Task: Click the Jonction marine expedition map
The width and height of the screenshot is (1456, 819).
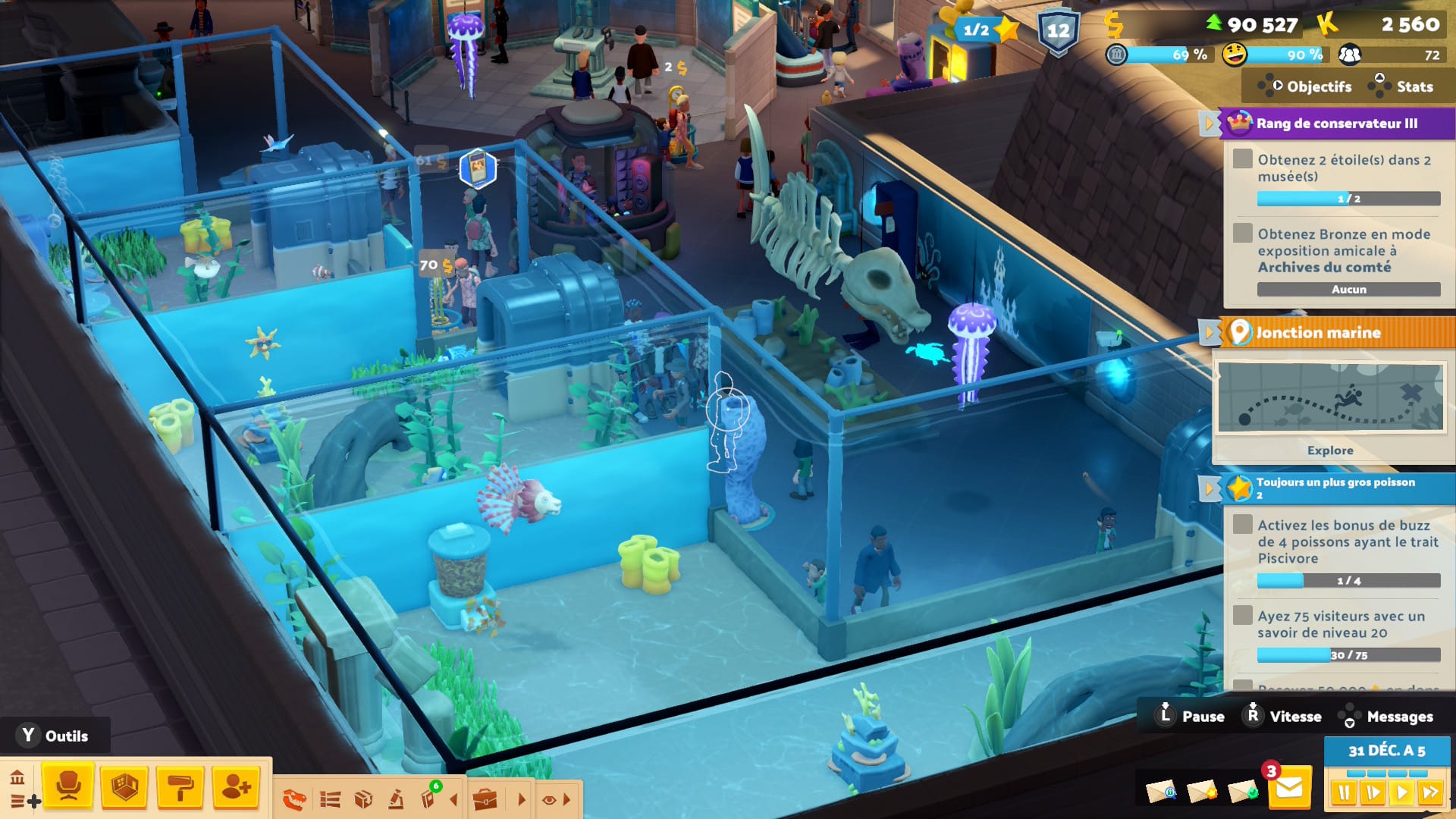Action: [1330, 397]
